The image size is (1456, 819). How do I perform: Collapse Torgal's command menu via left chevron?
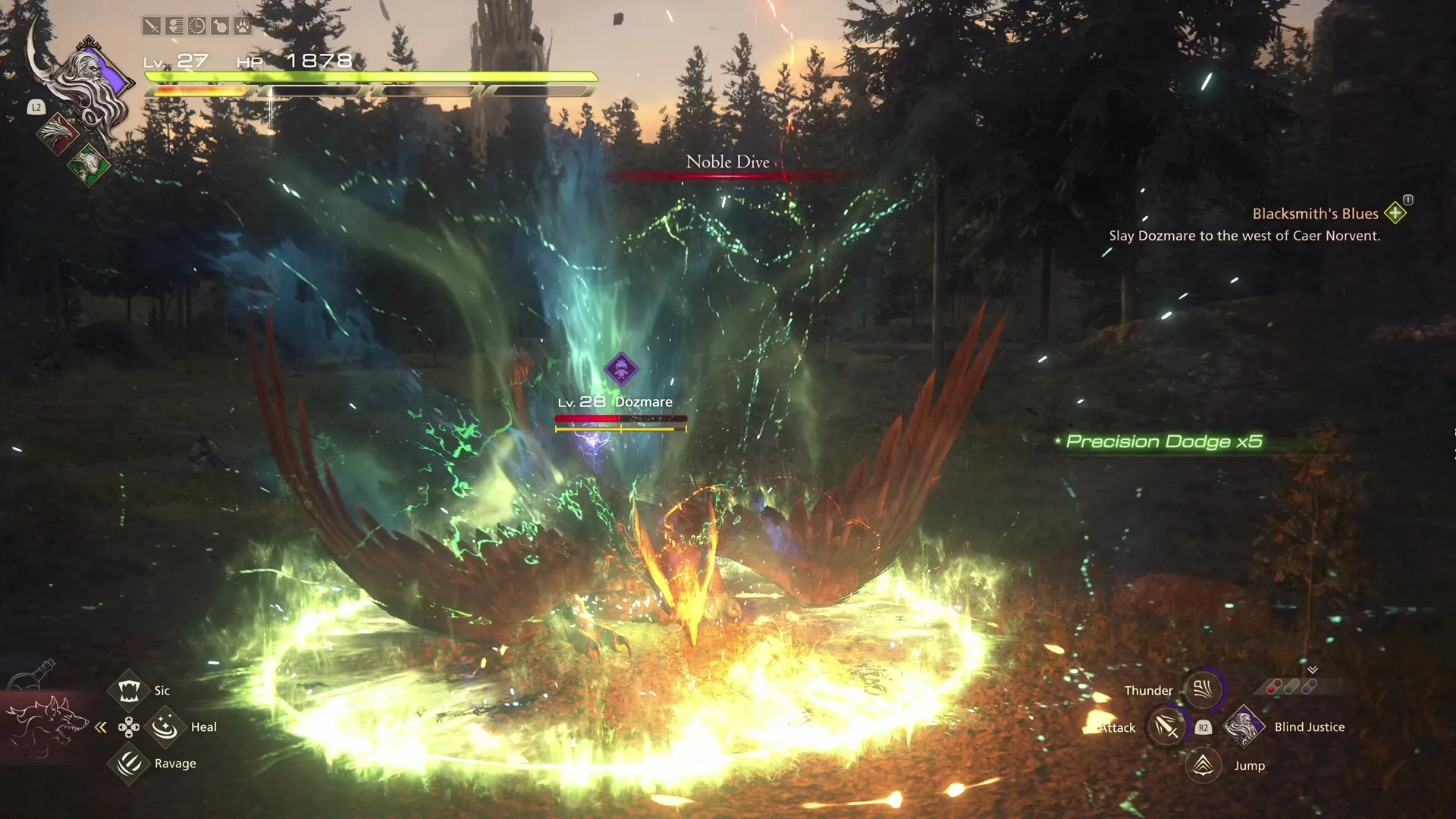101,726
